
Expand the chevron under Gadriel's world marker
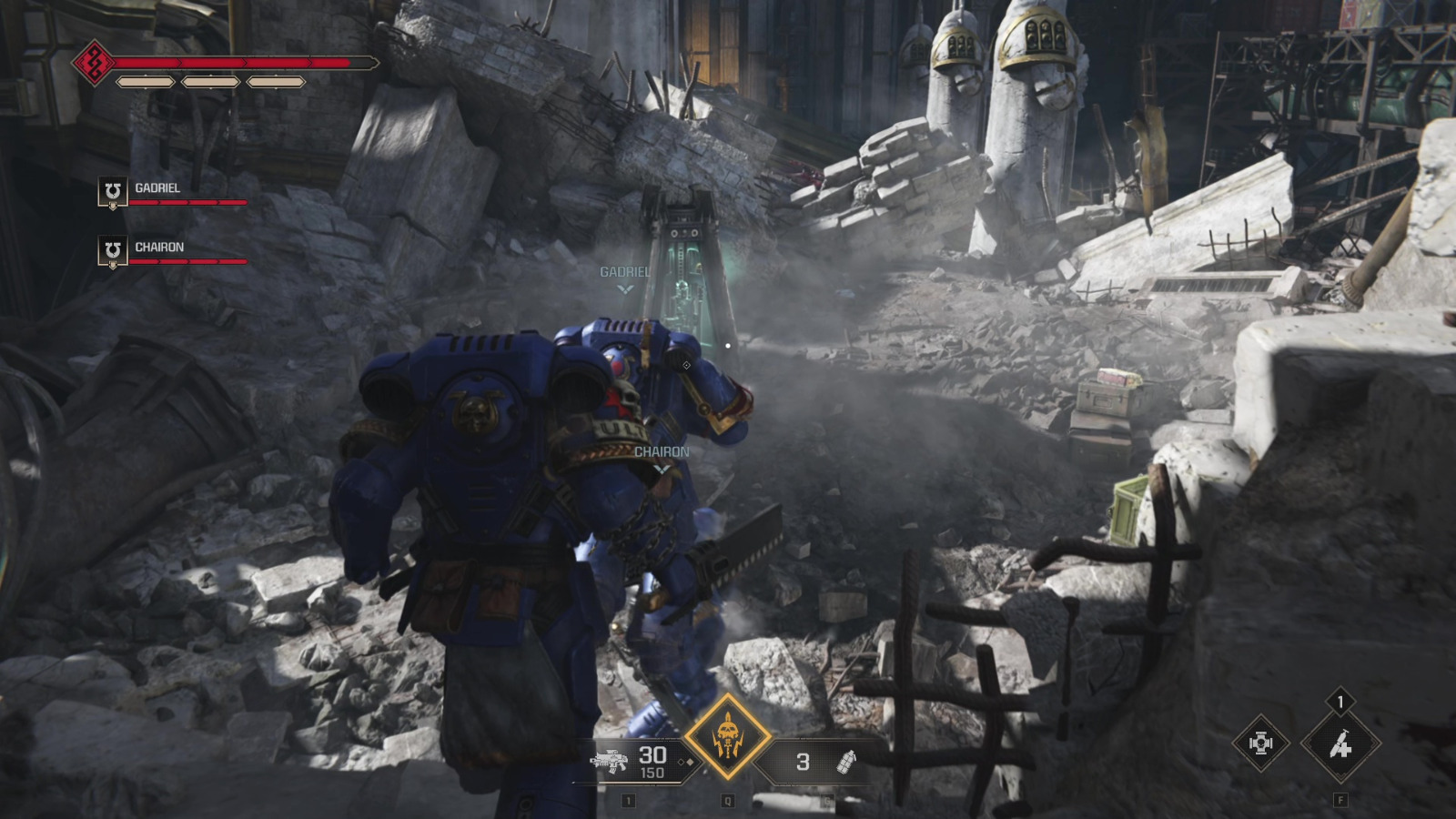click(x=623, y=289)
